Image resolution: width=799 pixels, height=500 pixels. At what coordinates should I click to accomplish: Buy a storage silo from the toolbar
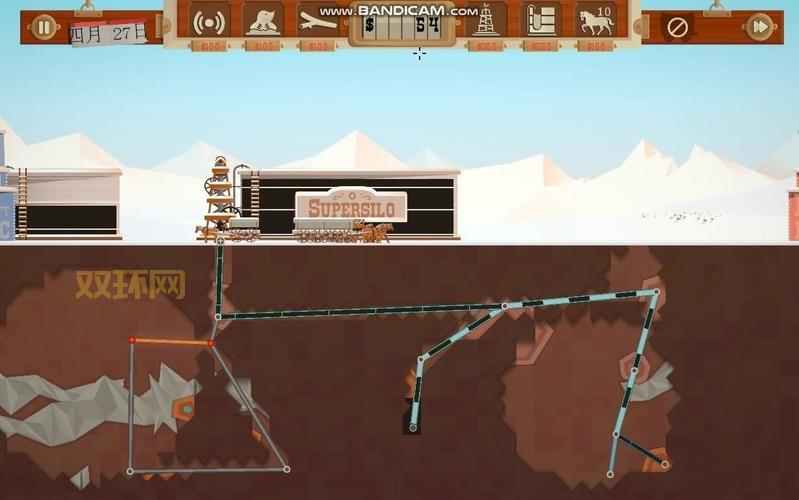pos(541,22)
